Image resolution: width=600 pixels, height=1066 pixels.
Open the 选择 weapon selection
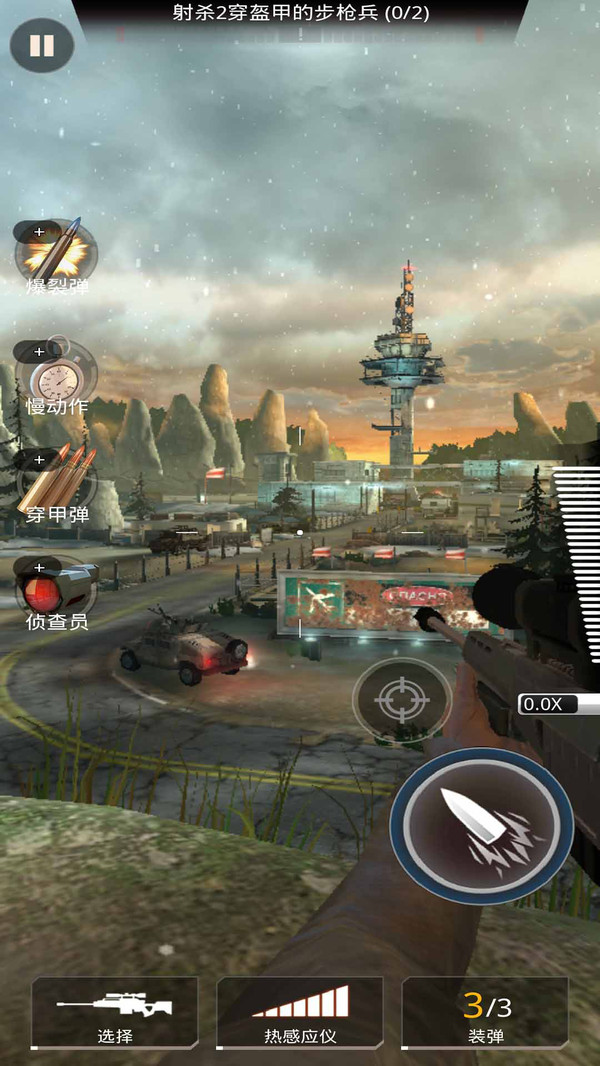pyautogui.click(x=114, y=1013)
